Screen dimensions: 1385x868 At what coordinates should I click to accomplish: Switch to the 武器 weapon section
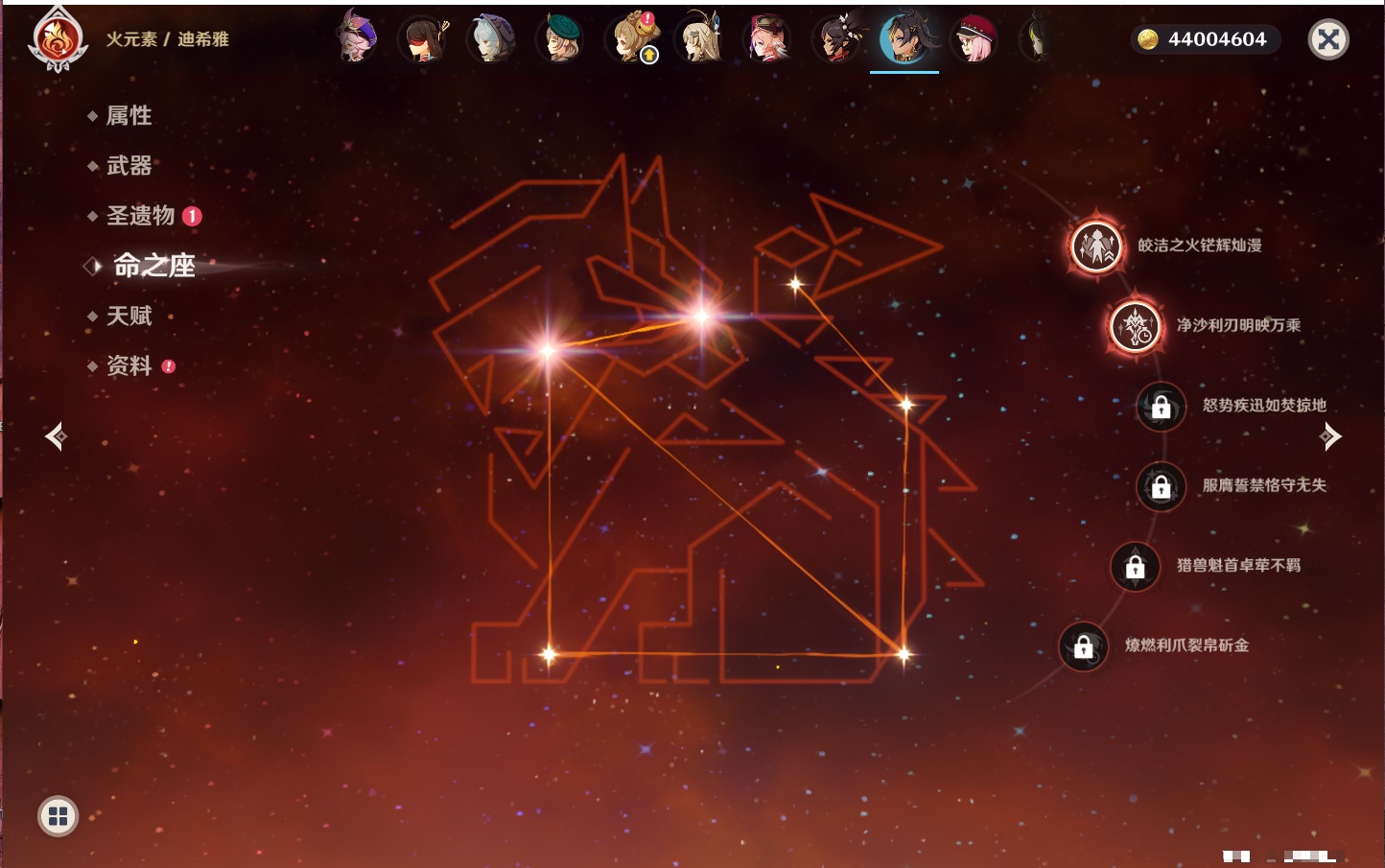(129, 166)
